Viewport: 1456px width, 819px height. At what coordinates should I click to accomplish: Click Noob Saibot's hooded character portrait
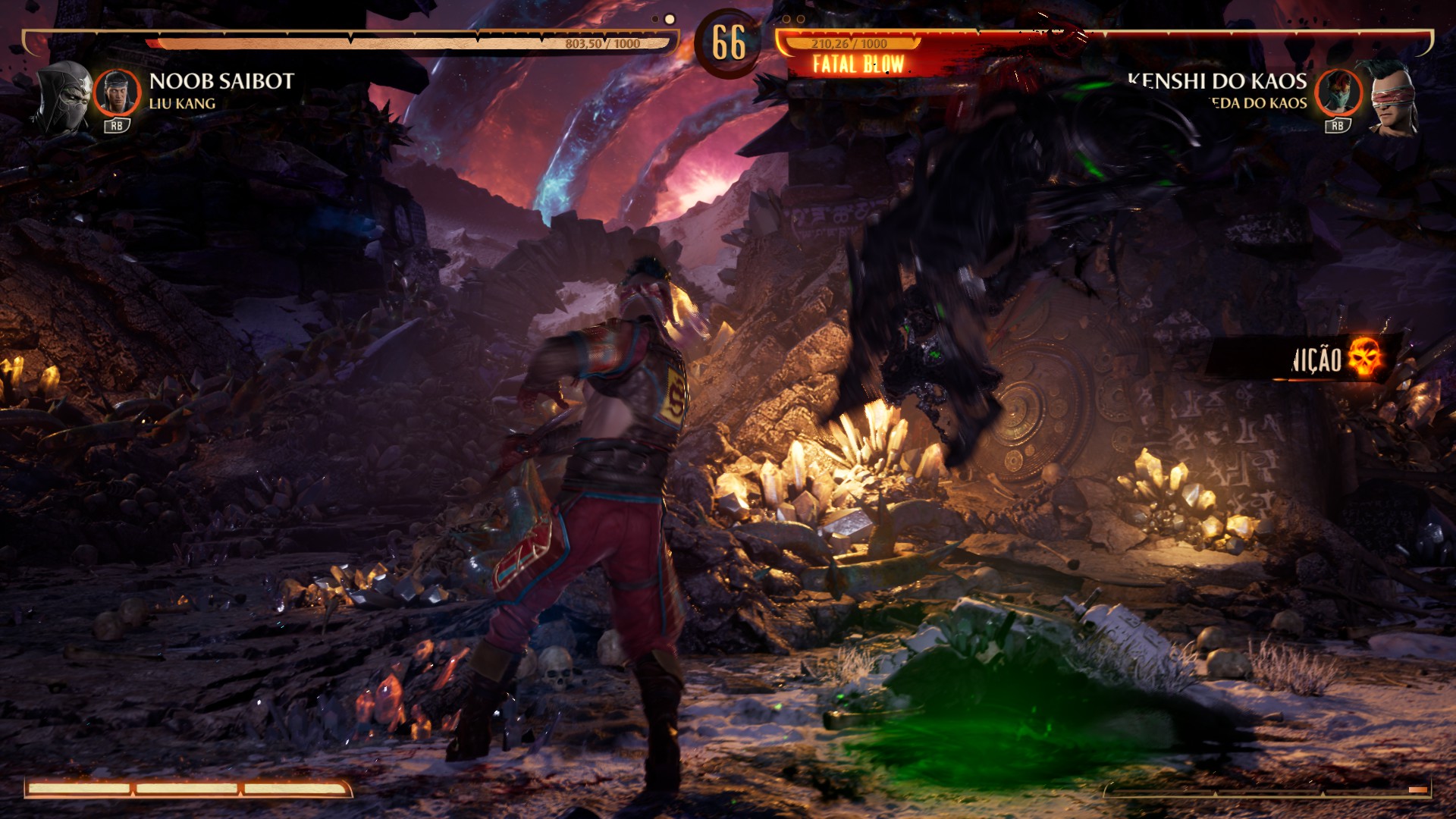tap(62, 96)
